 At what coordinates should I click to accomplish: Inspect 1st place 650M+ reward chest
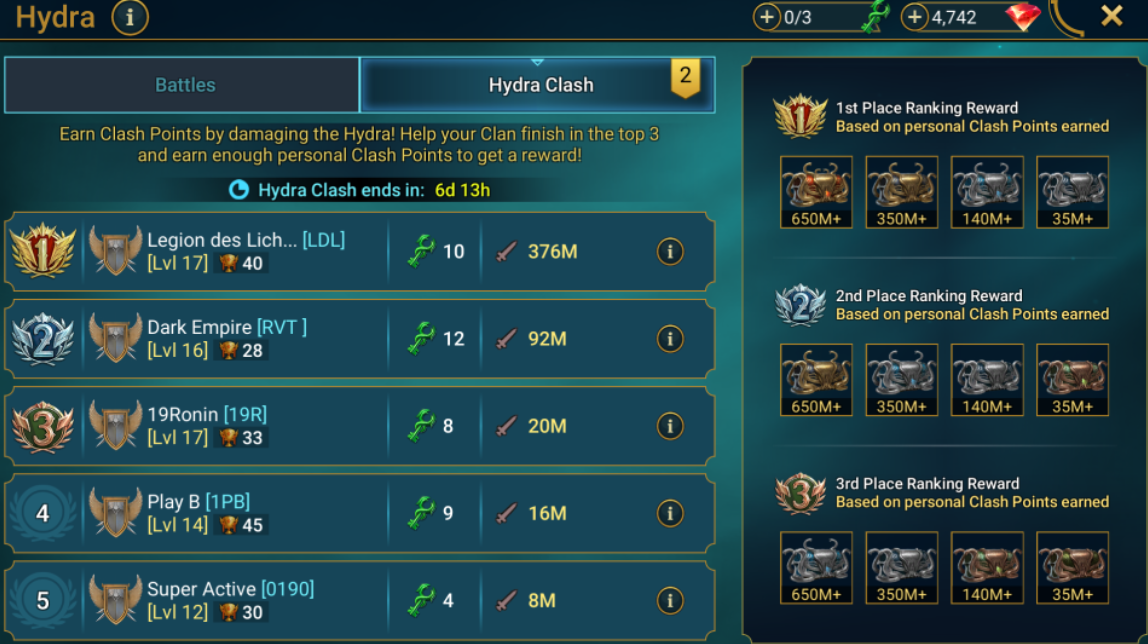(816, 192)
